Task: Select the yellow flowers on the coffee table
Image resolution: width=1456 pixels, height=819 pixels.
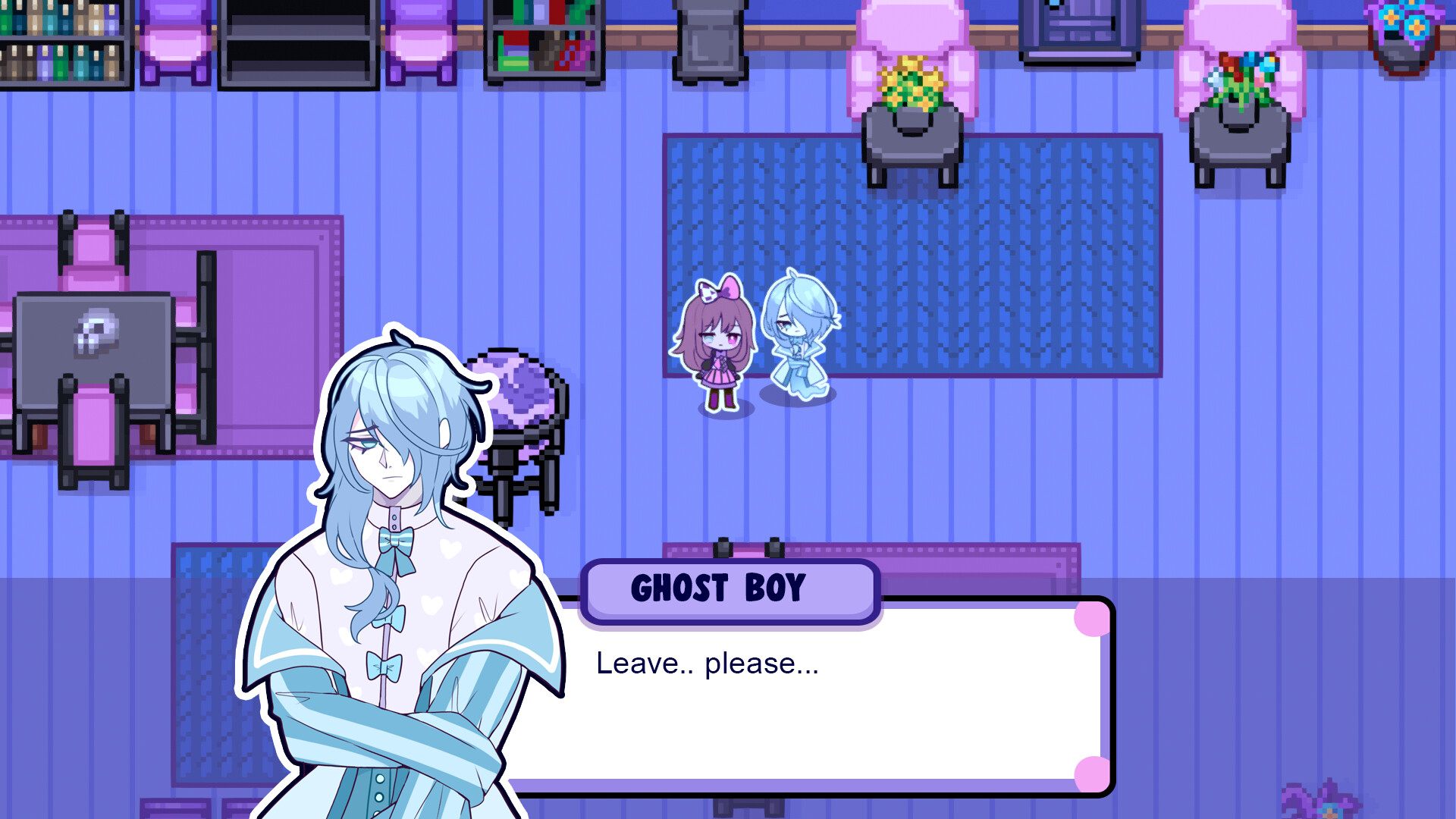Action: click(x=910, y=83)
